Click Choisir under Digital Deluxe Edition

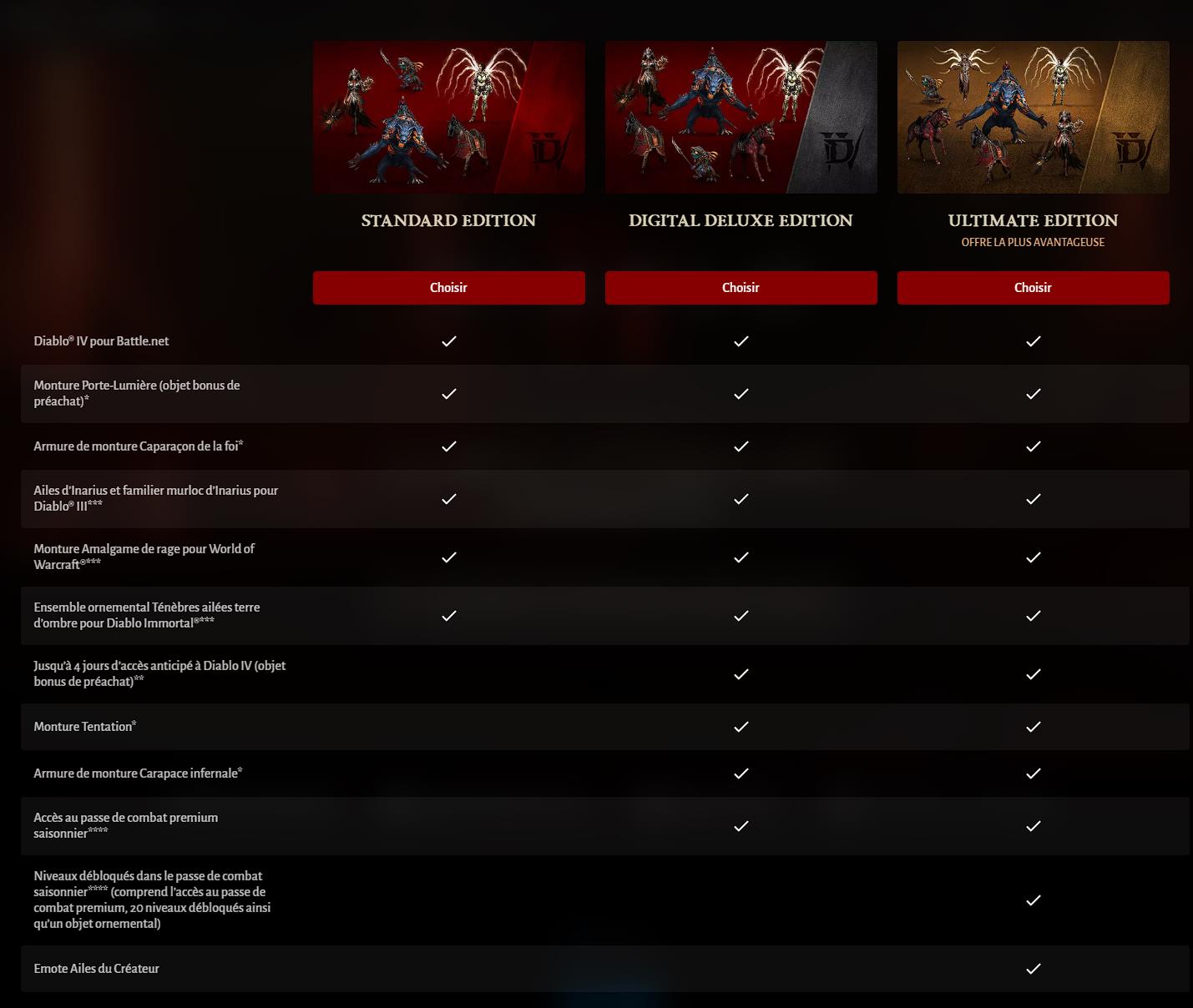pyautogui.click(x=741, y=287)
